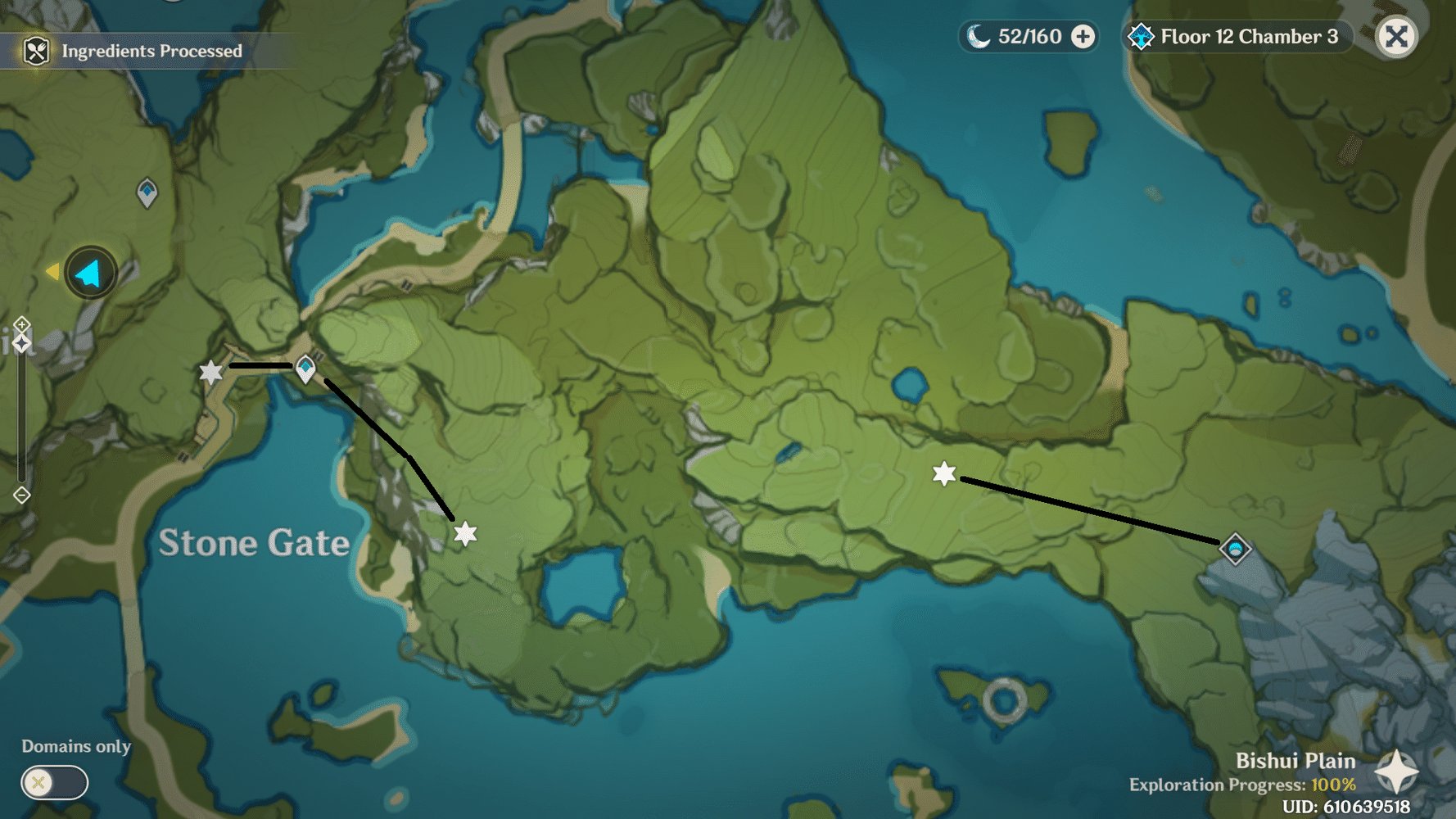This screenshot has height=819, width=1456.
Task: Select the teleport waypoint in the upper-left area
Action: pos(147,192)
